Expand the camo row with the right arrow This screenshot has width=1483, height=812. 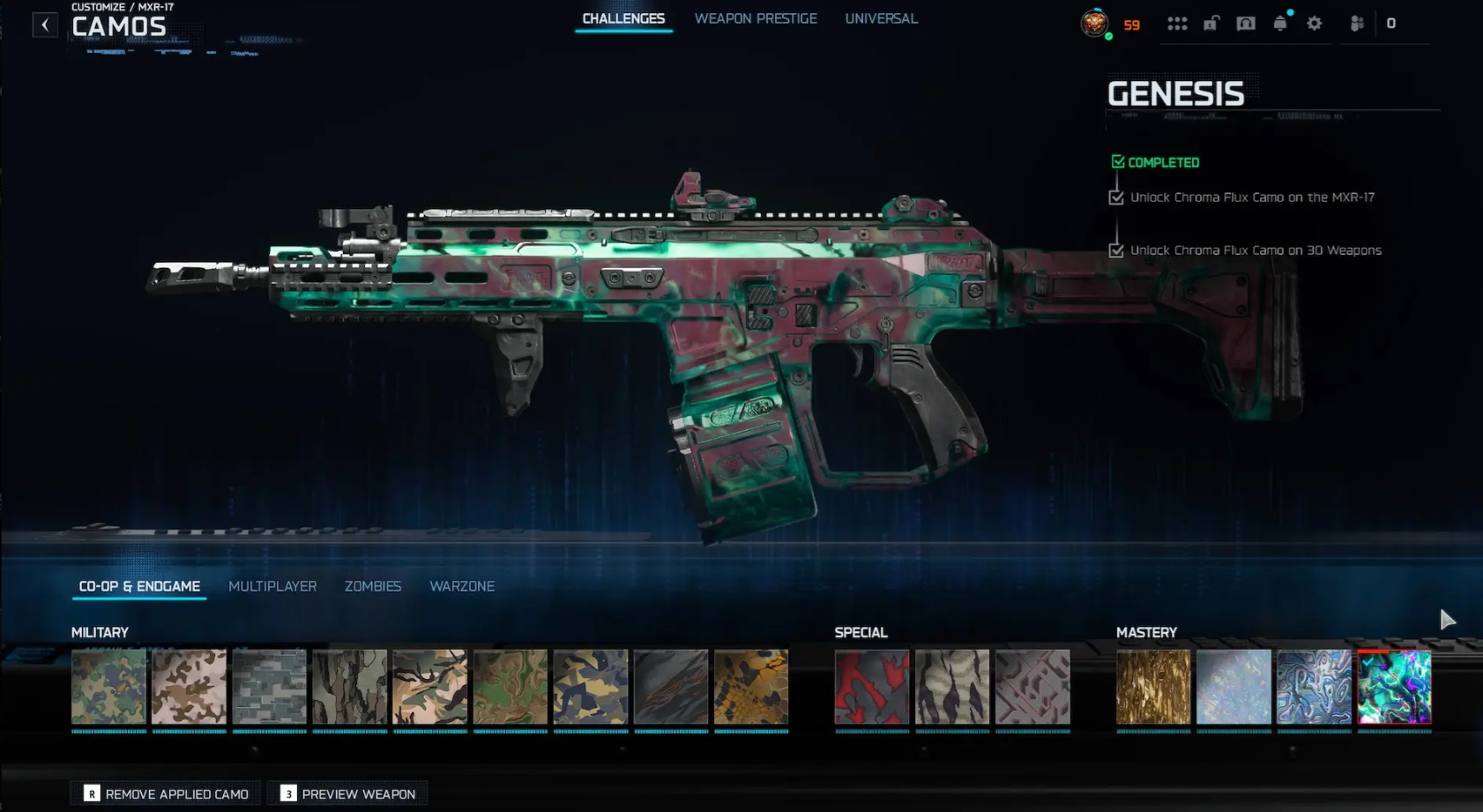[1449, 620]
